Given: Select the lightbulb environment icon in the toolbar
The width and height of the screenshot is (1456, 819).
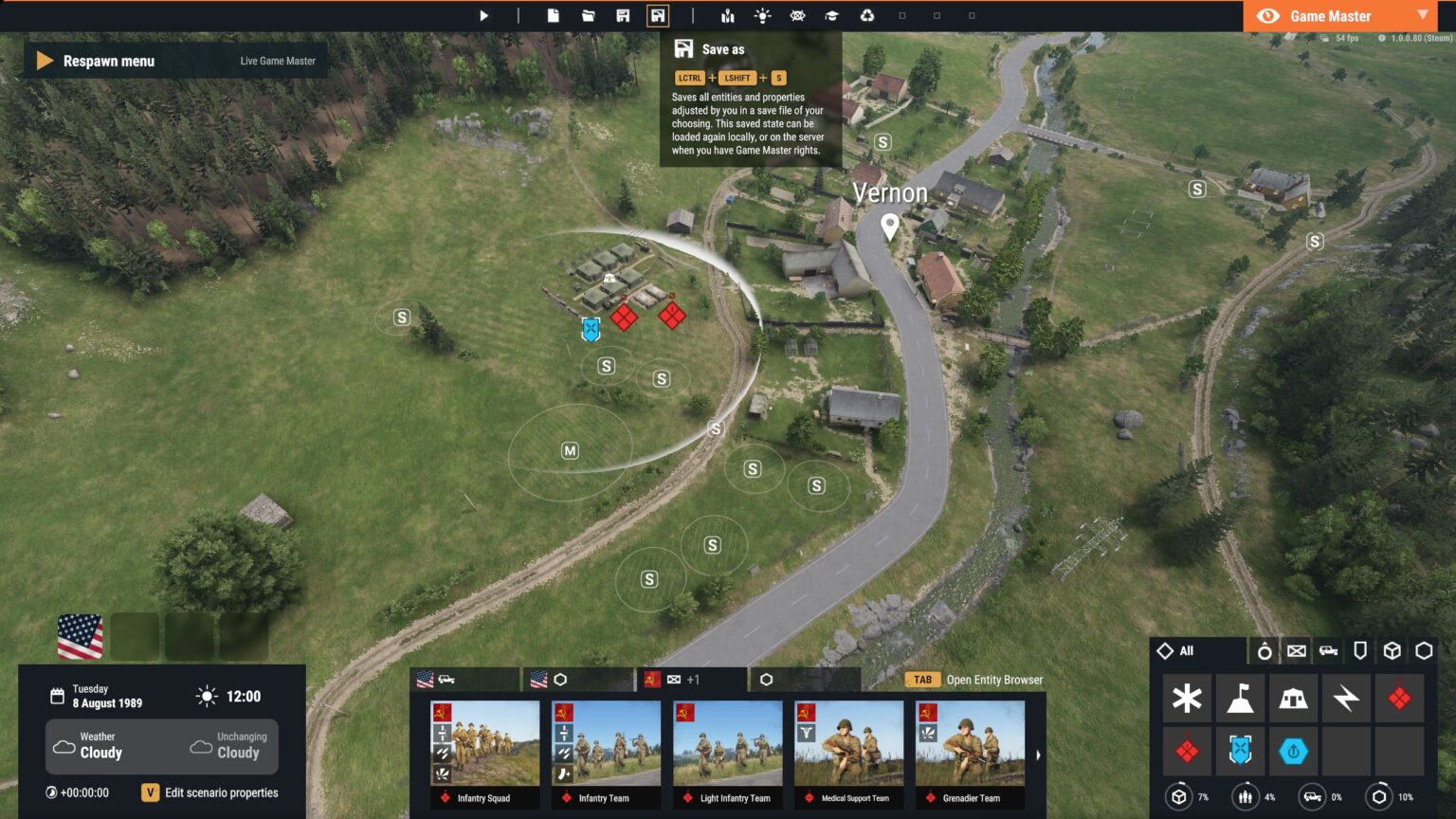Looking at the screenshot, I should click(x=763, y=15).
